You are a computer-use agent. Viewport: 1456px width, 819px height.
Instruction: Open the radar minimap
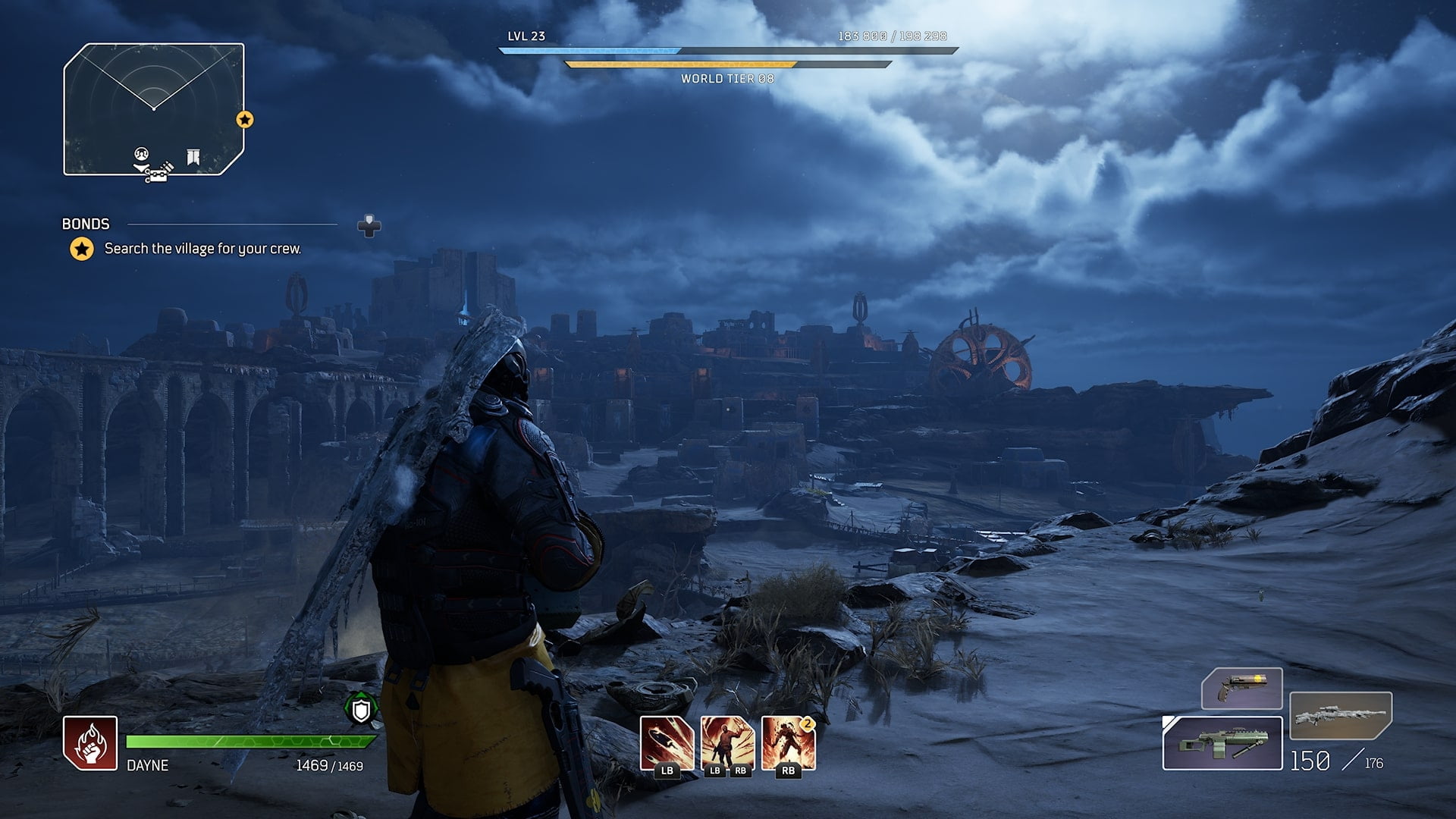tap(154, 109)
